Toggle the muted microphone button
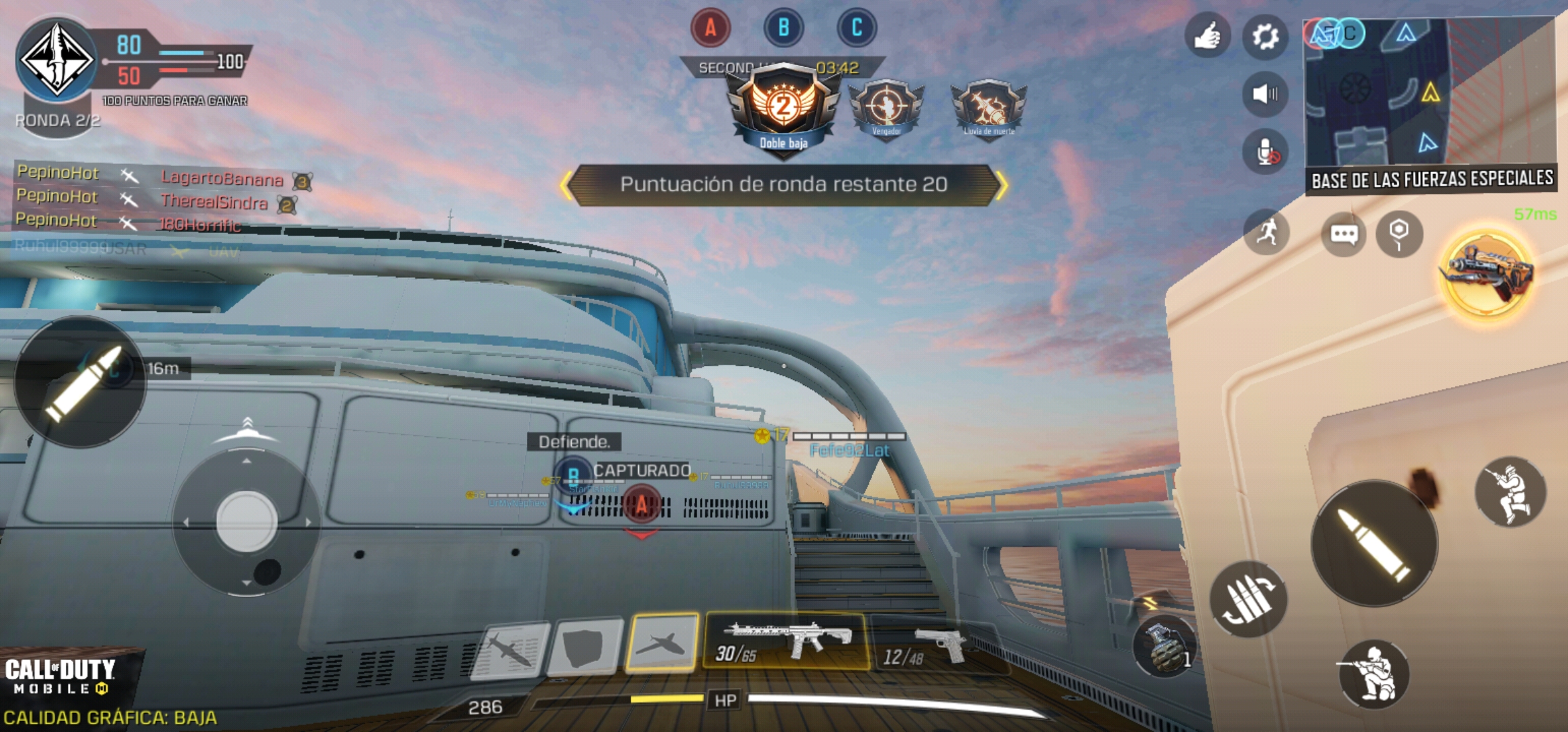The width and height of the screenshot is (1568, 732). click(1265, 152)
